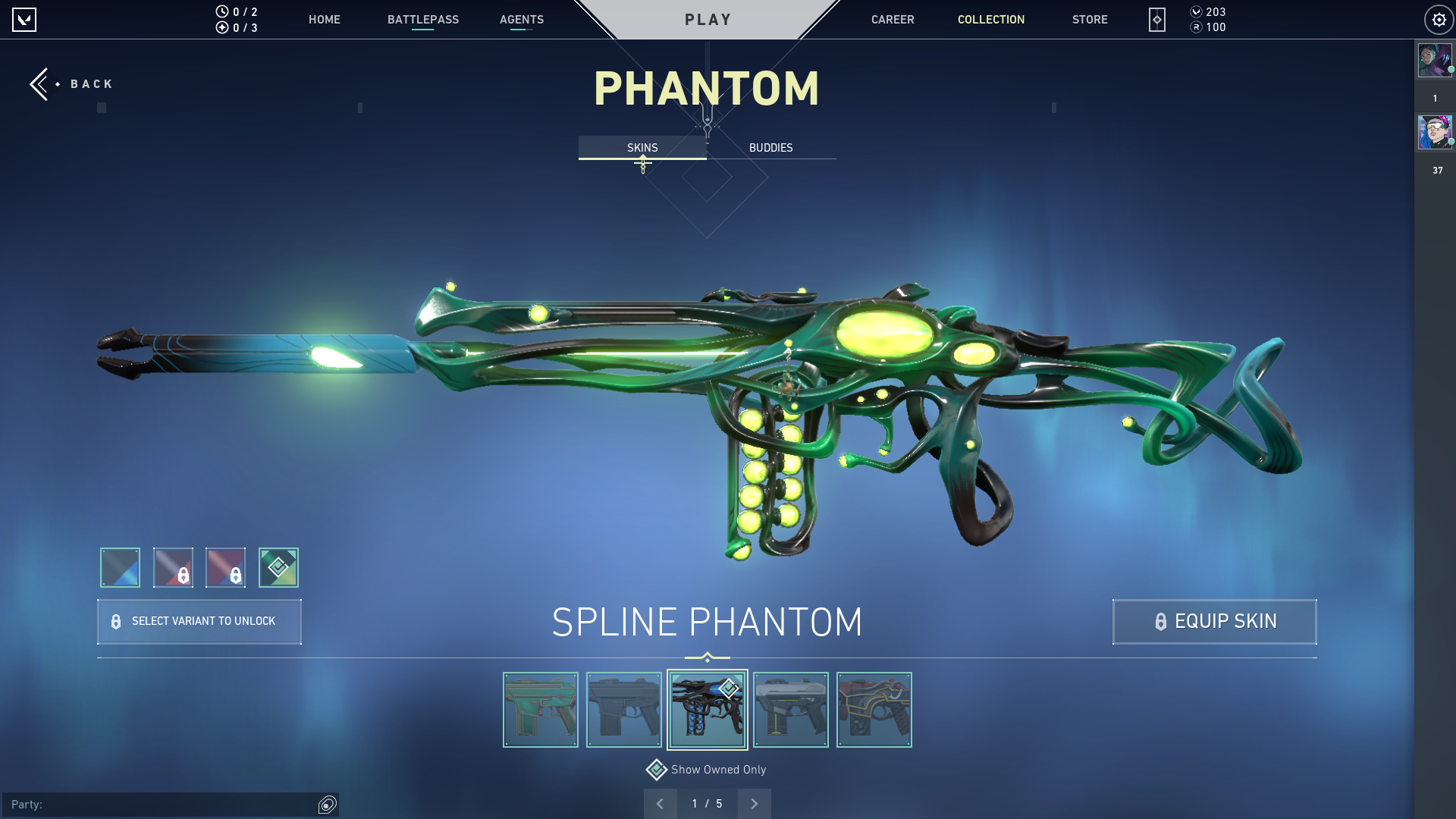Switch to the Buddies tab
Image resolution: width=1456 pixels, height=819 pixels.
pyautogui.click(x=770, y=148)
